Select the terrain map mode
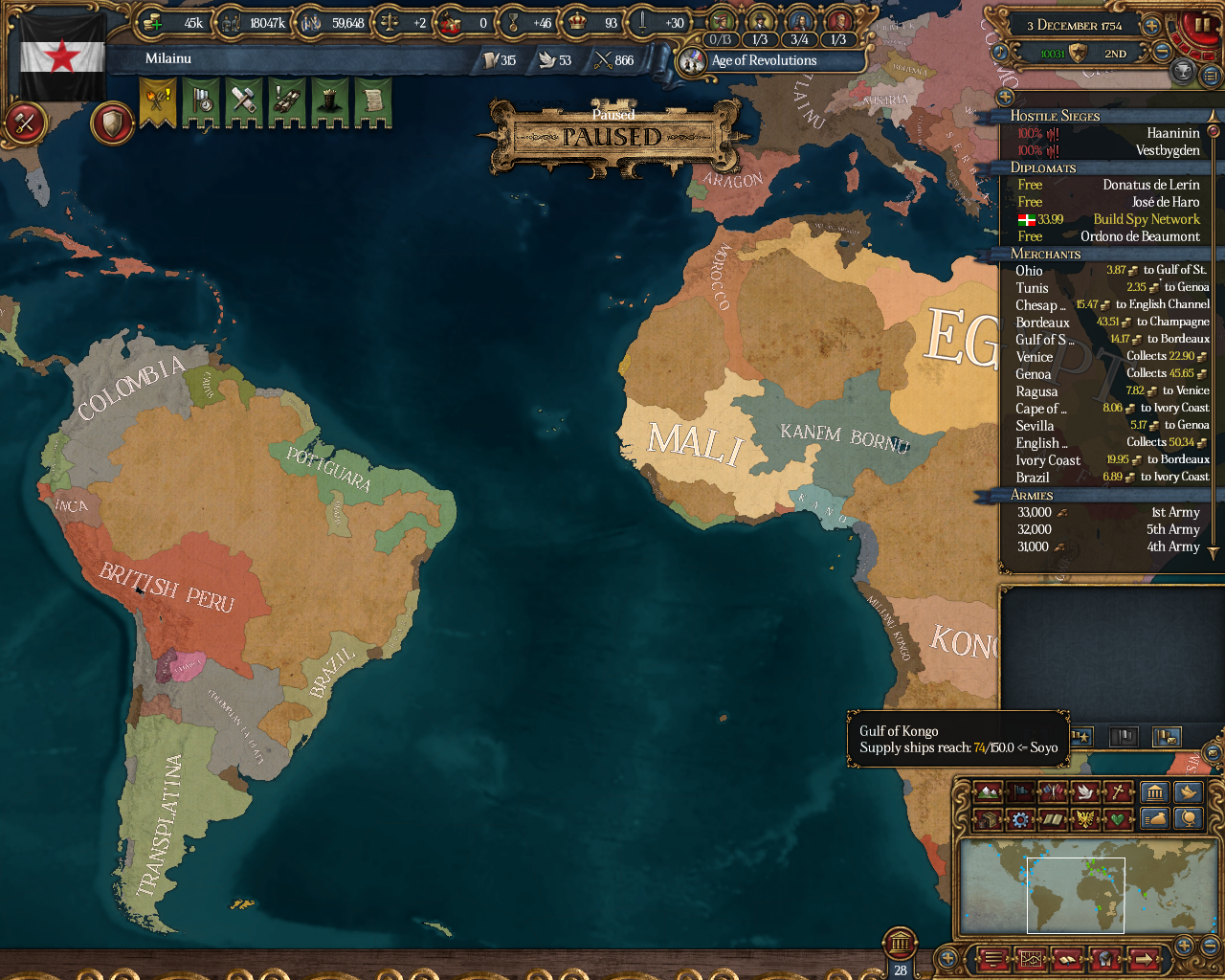 point(986,792)
